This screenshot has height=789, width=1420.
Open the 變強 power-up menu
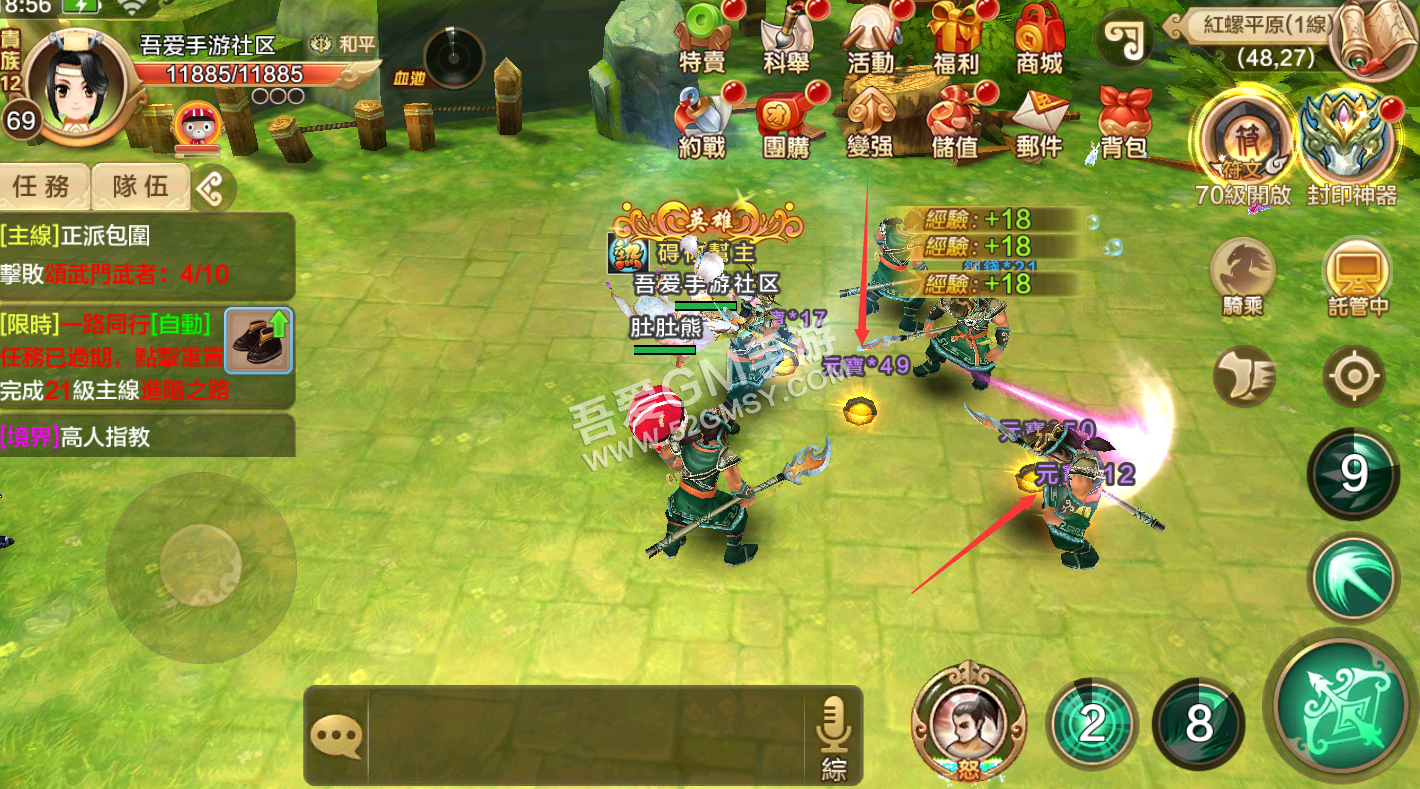(871, 124)
